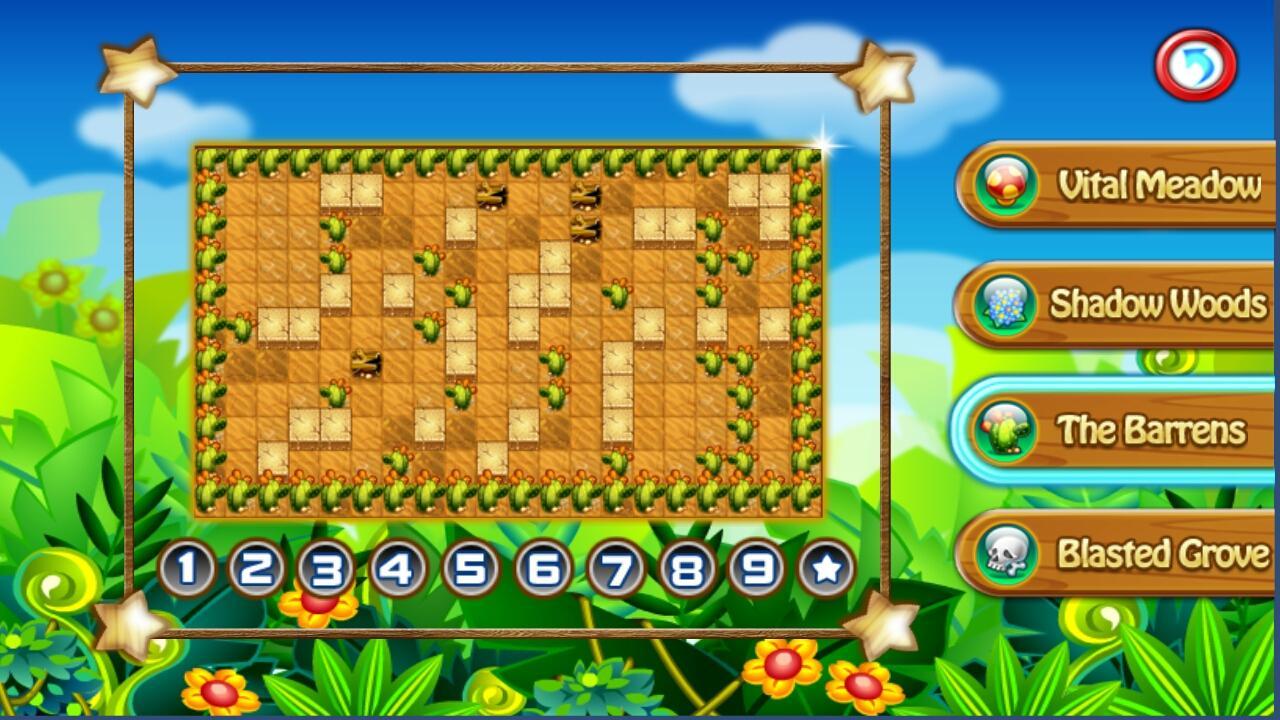This screenshot has width=1280, height=720.
Task: Click the Barrens map preview
Action: [510, 330]
